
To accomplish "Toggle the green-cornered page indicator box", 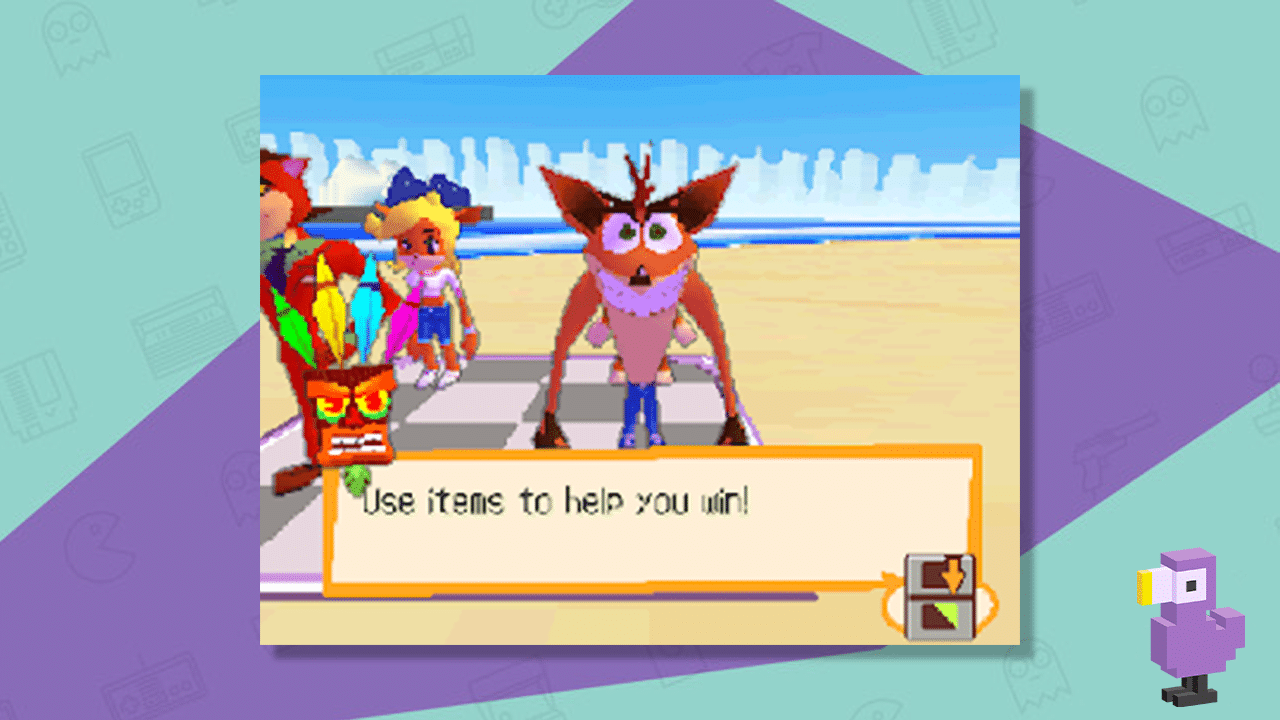I will 938,616.
